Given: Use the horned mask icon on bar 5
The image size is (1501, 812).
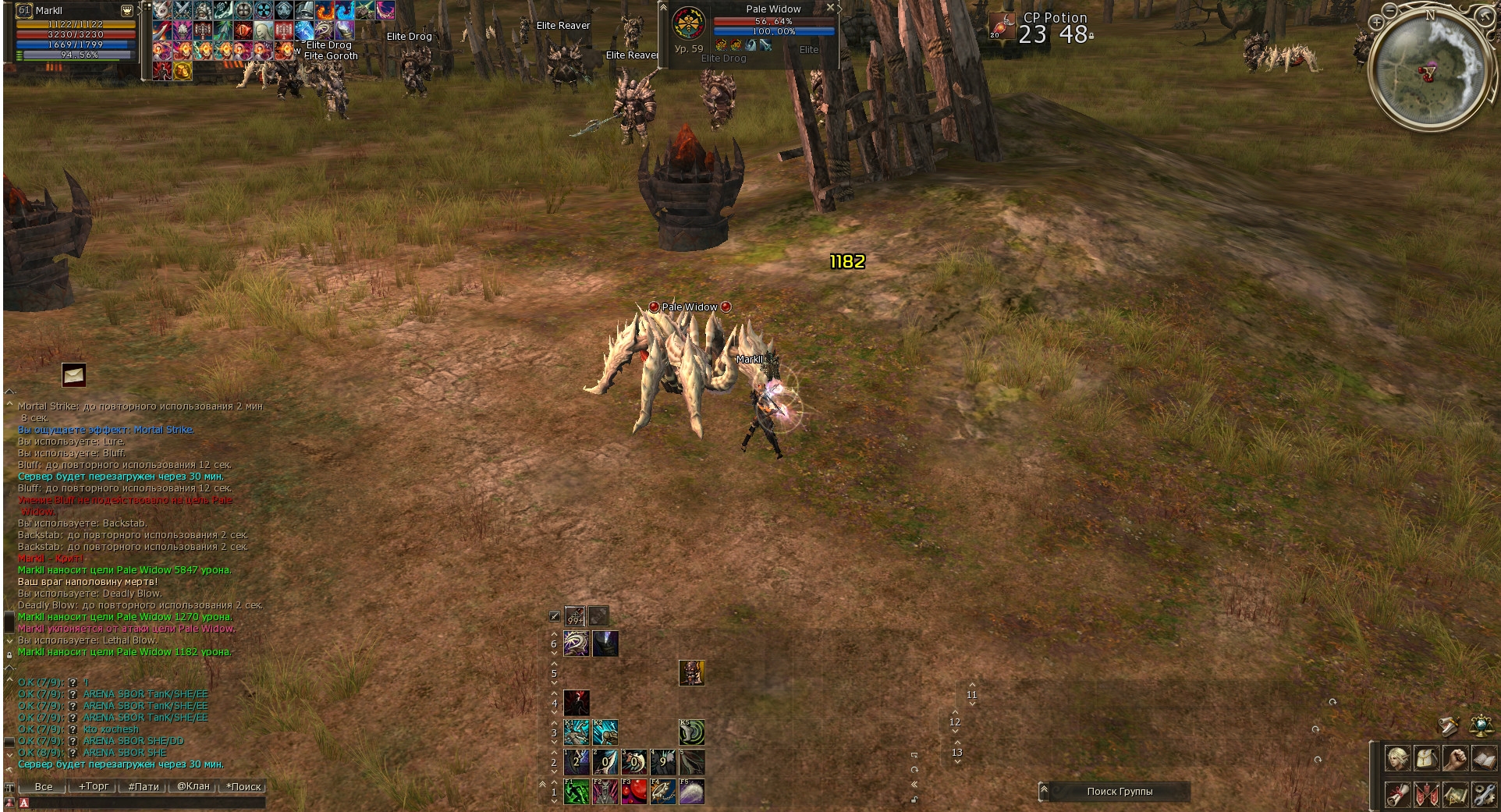Looking at the screenshot, I should [x=692, y=672].
